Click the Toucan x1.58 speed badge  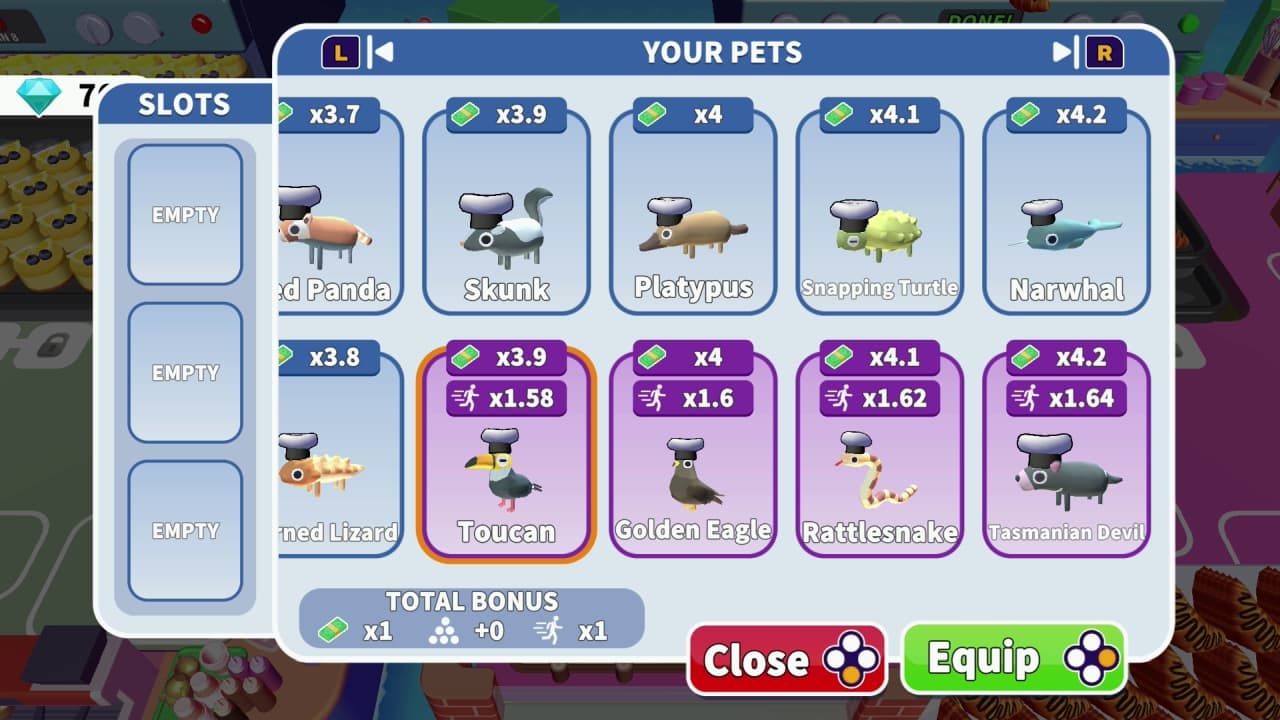tap(506, 398)
